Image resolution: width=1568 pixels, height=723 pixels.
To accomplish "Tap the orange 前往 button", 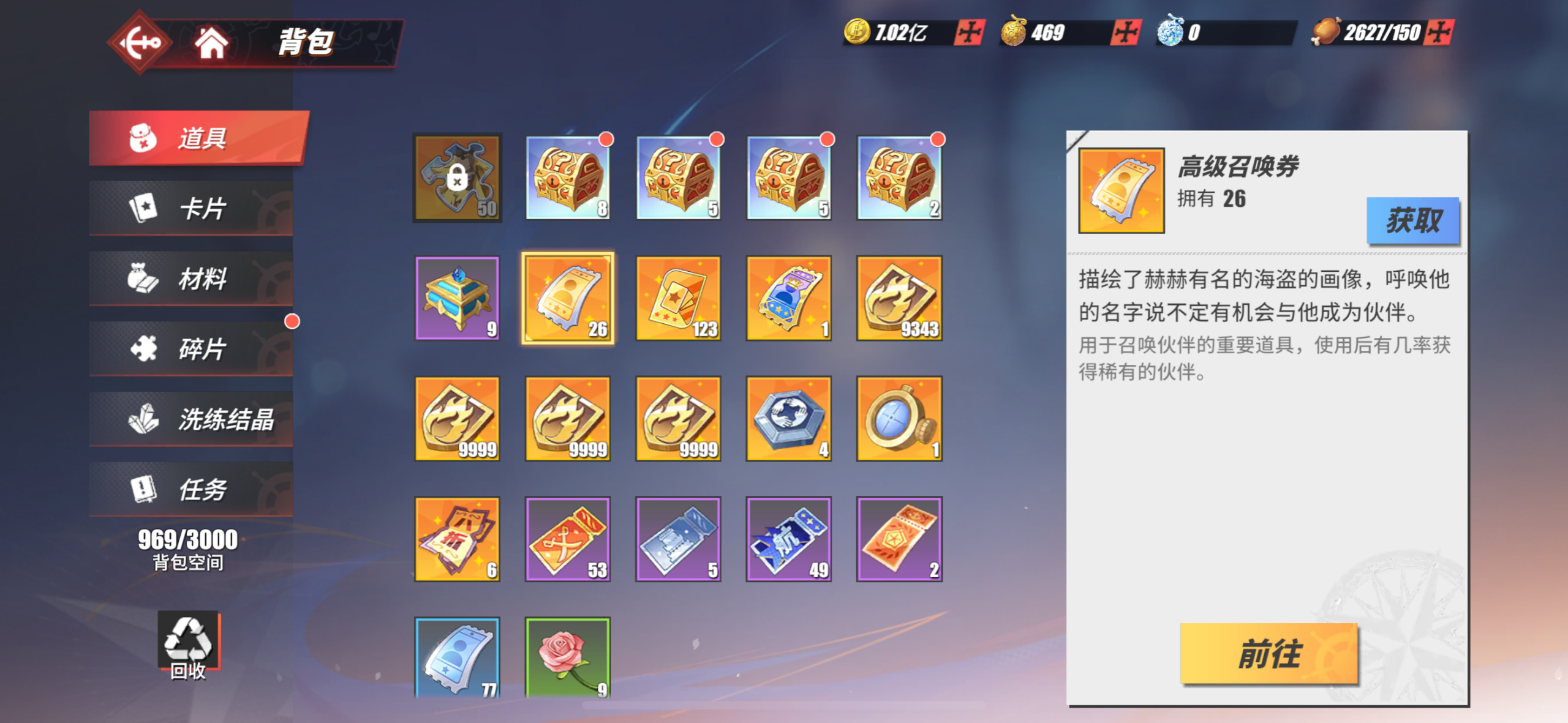I will click(1268, 653).
